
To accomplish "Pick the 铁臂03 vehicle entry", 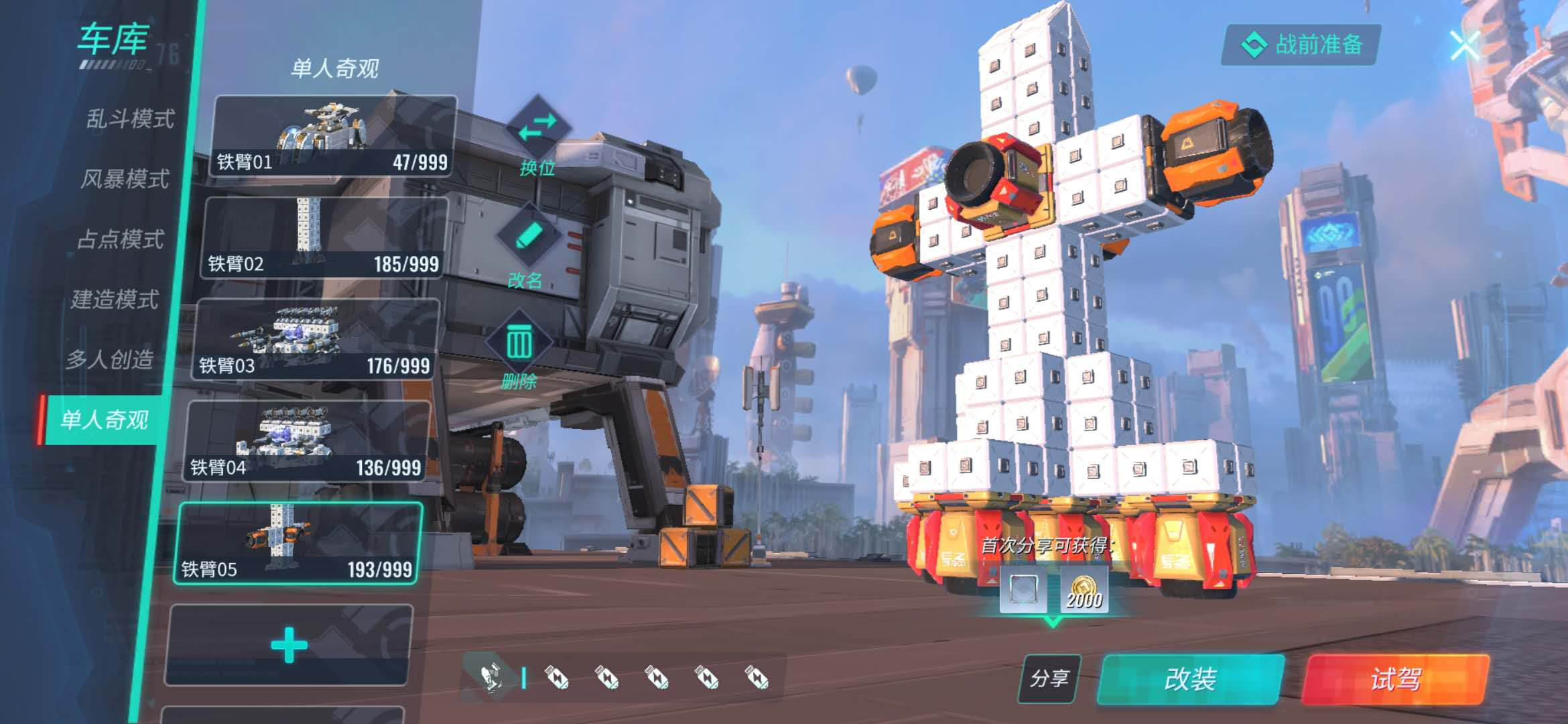I will pyautogui.click(x=316, y=341).
